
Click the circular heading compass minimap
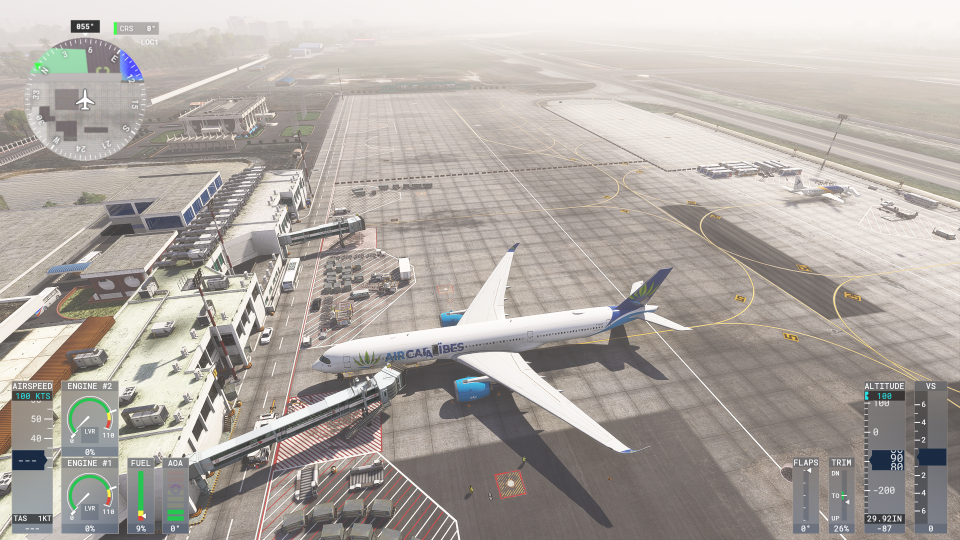click(x=85, y=99)
